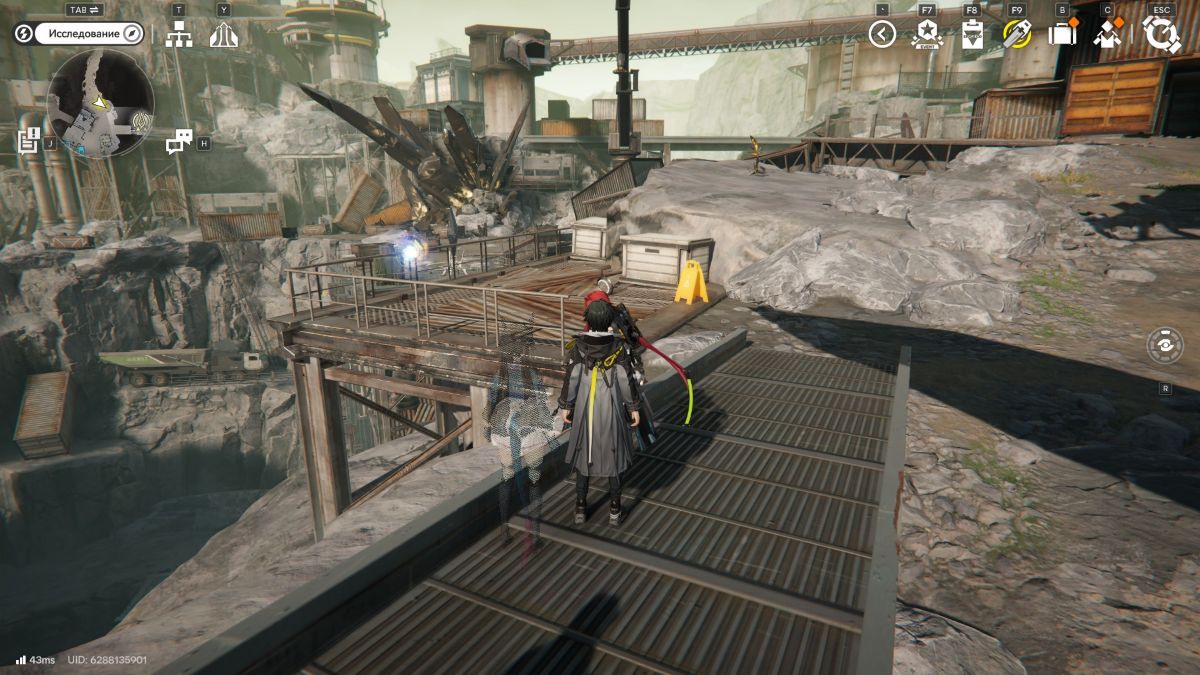Open the circular minimap
The height and width of the screenshot is (675, 1200).
coord(100,102)
